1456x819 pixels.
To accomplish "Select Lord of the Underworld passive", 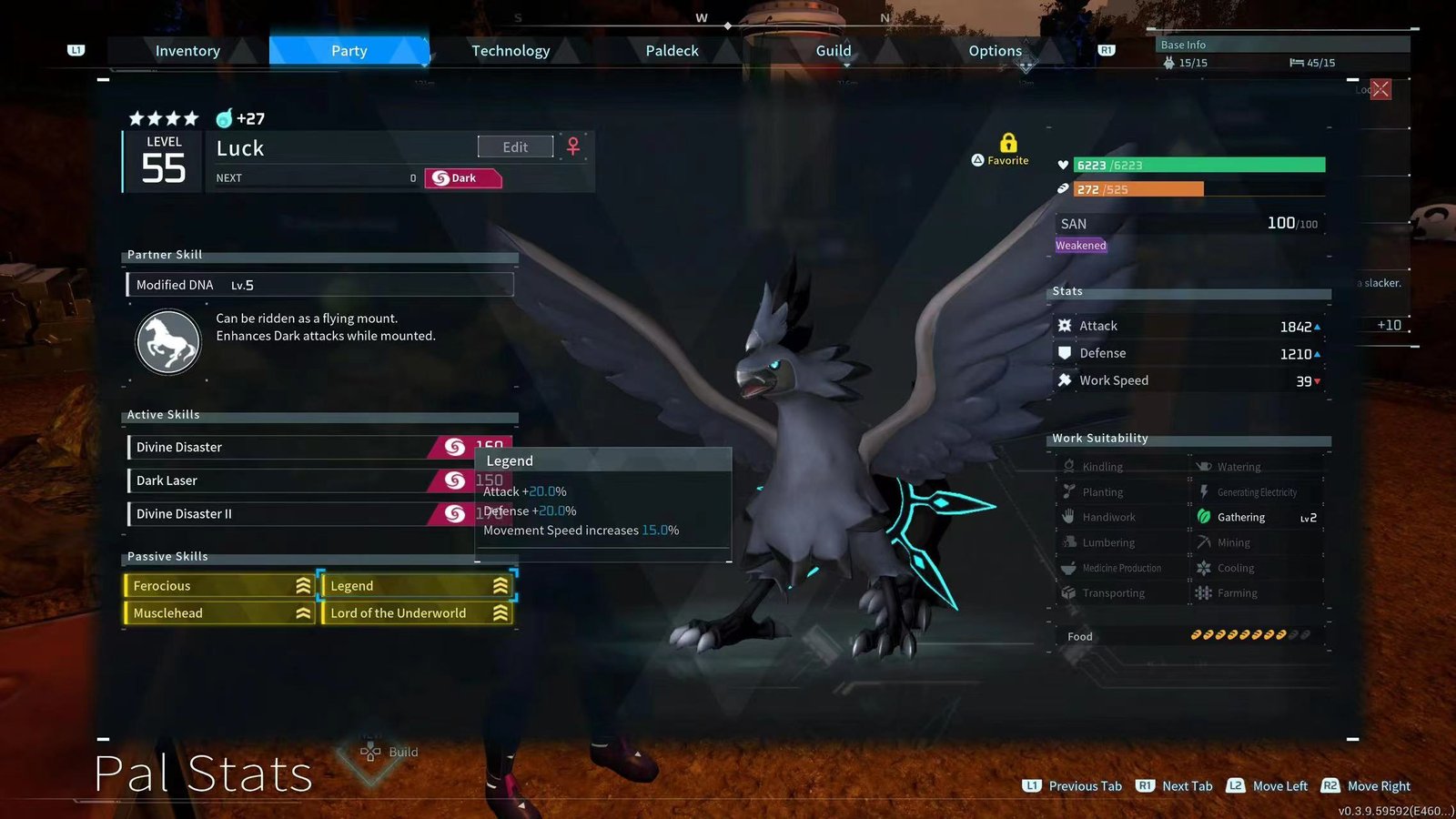I will [417, 613].
